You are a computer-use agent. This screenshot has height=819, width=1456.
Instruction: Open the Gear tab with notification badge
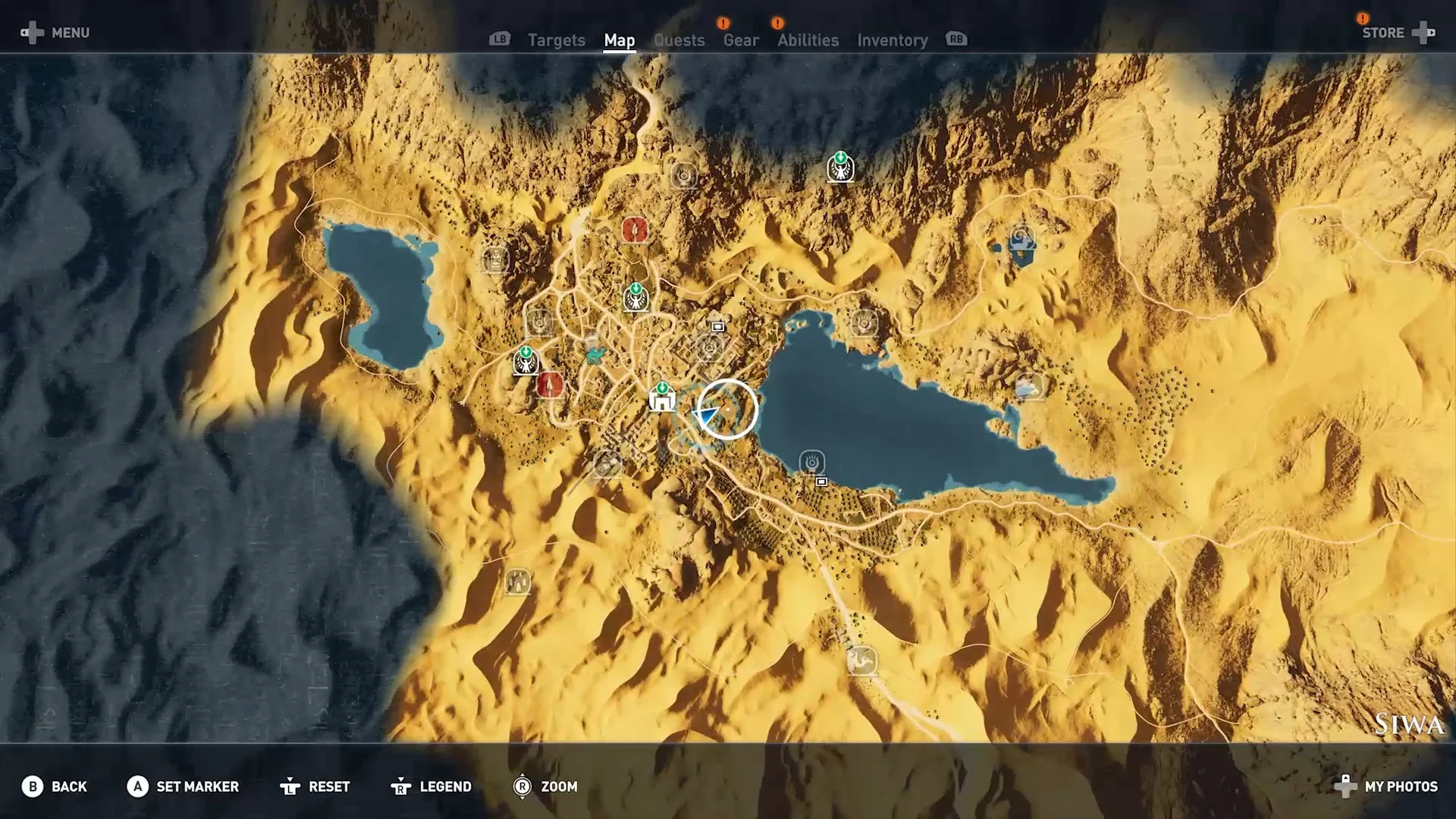[740, 40]
